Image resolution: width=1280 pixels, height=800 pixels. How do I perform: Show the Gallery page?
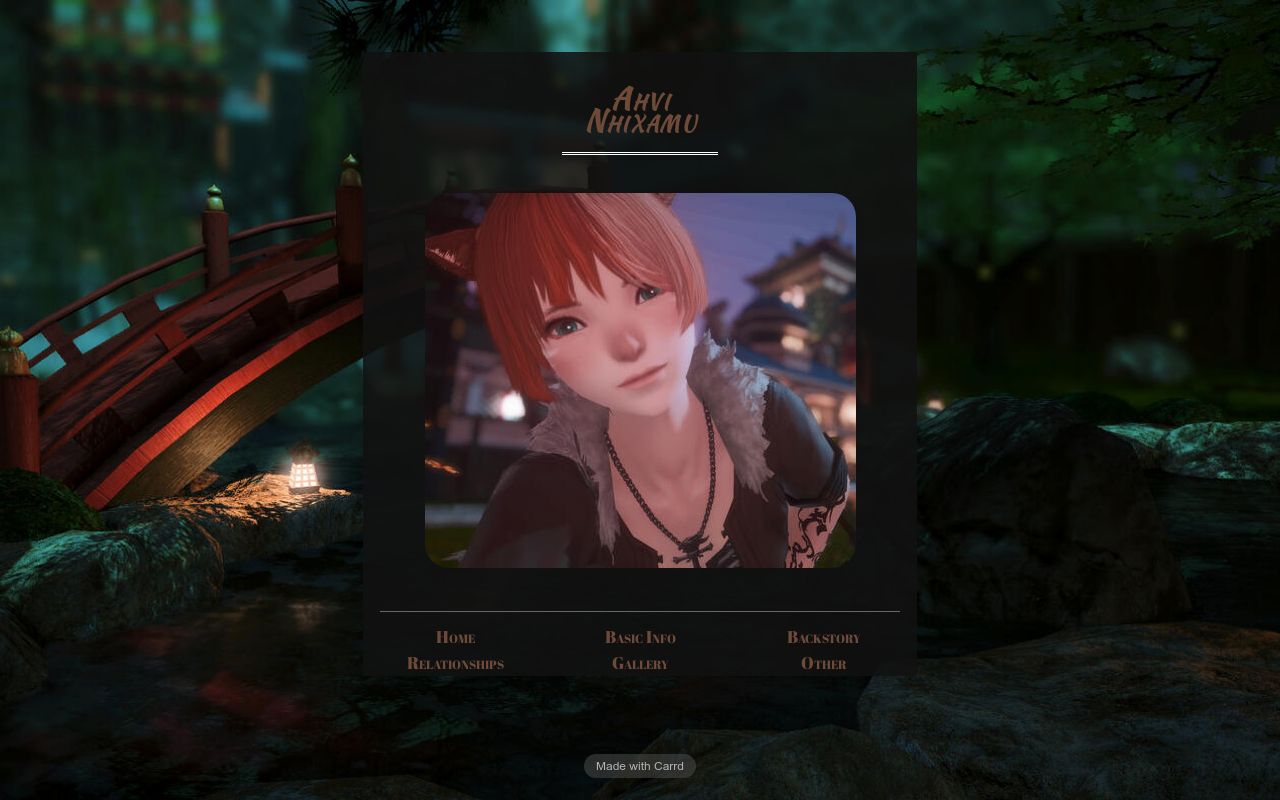tap(640, 663)
